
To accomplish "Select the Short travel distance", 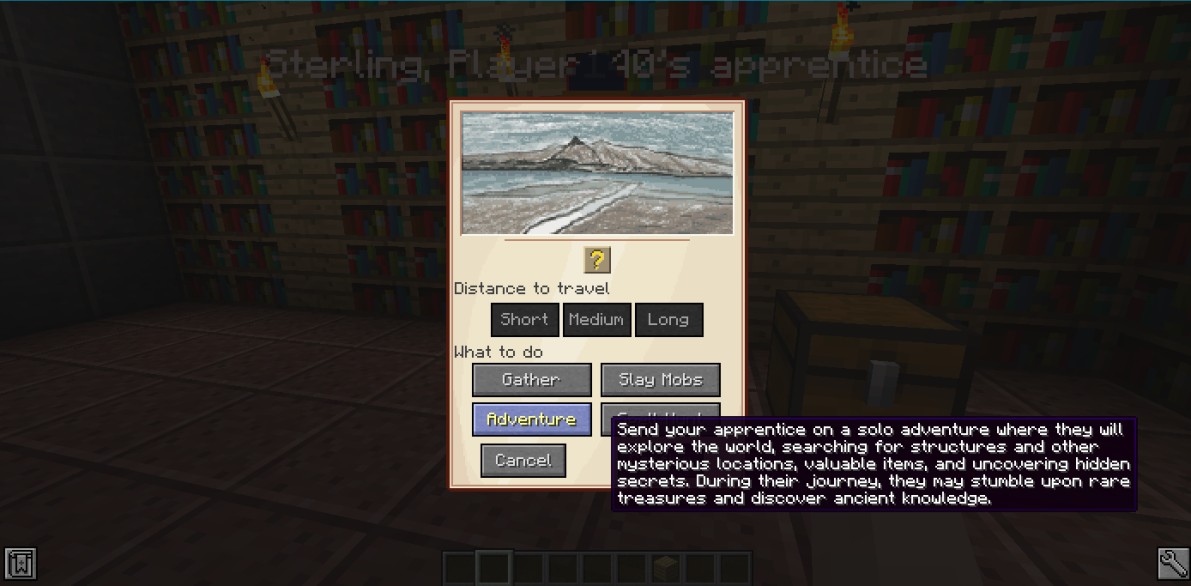I will click(x=524, y=320).
